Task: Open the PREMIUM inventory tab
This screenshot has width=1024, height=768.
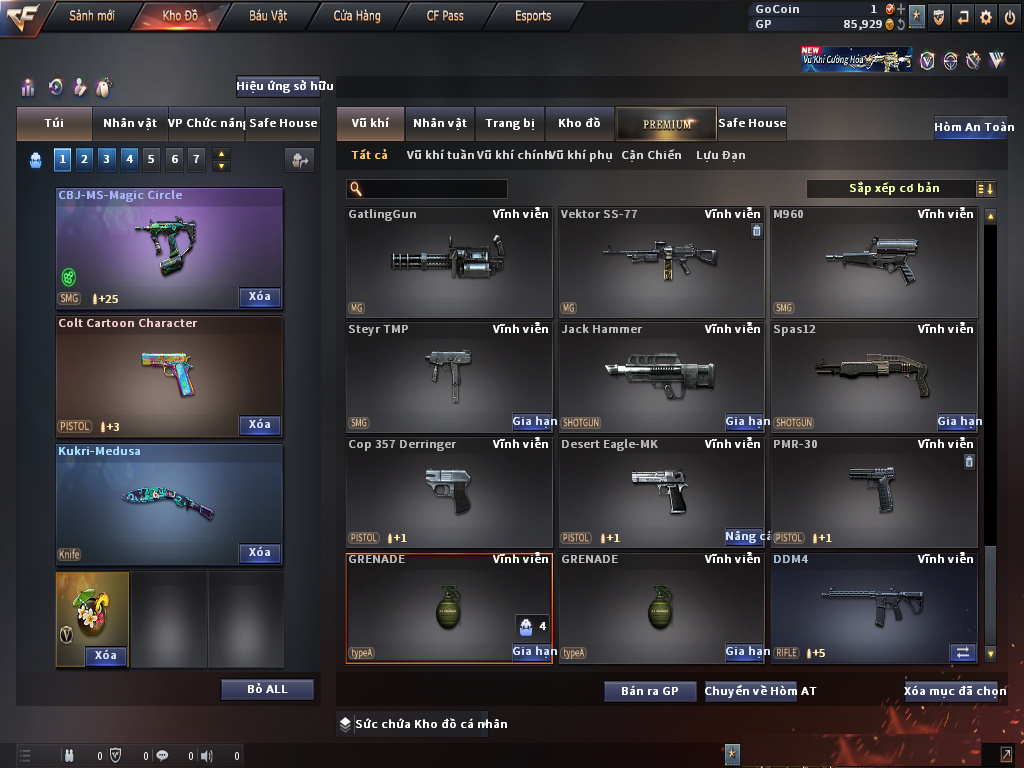Action: pyautogui.click(x=667, y=124)
